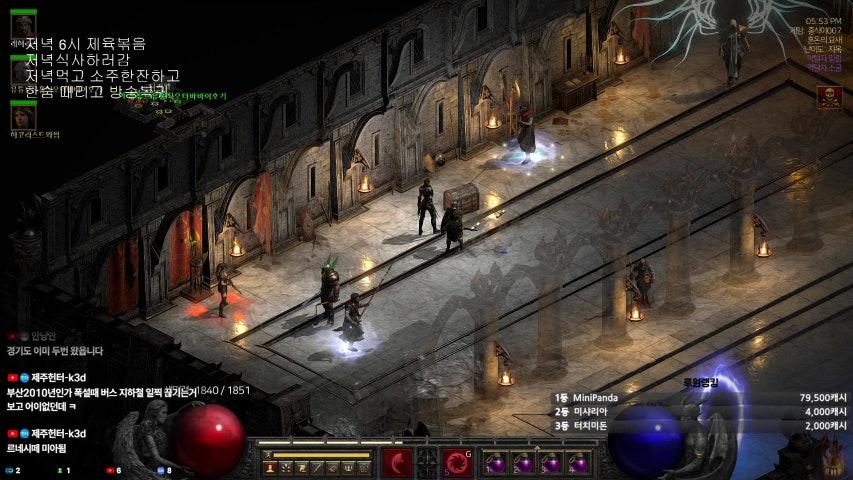This screenshot has width=853, height=480.
Task: Open the character screen mini-panel button
Action: [x=269, y=468]
